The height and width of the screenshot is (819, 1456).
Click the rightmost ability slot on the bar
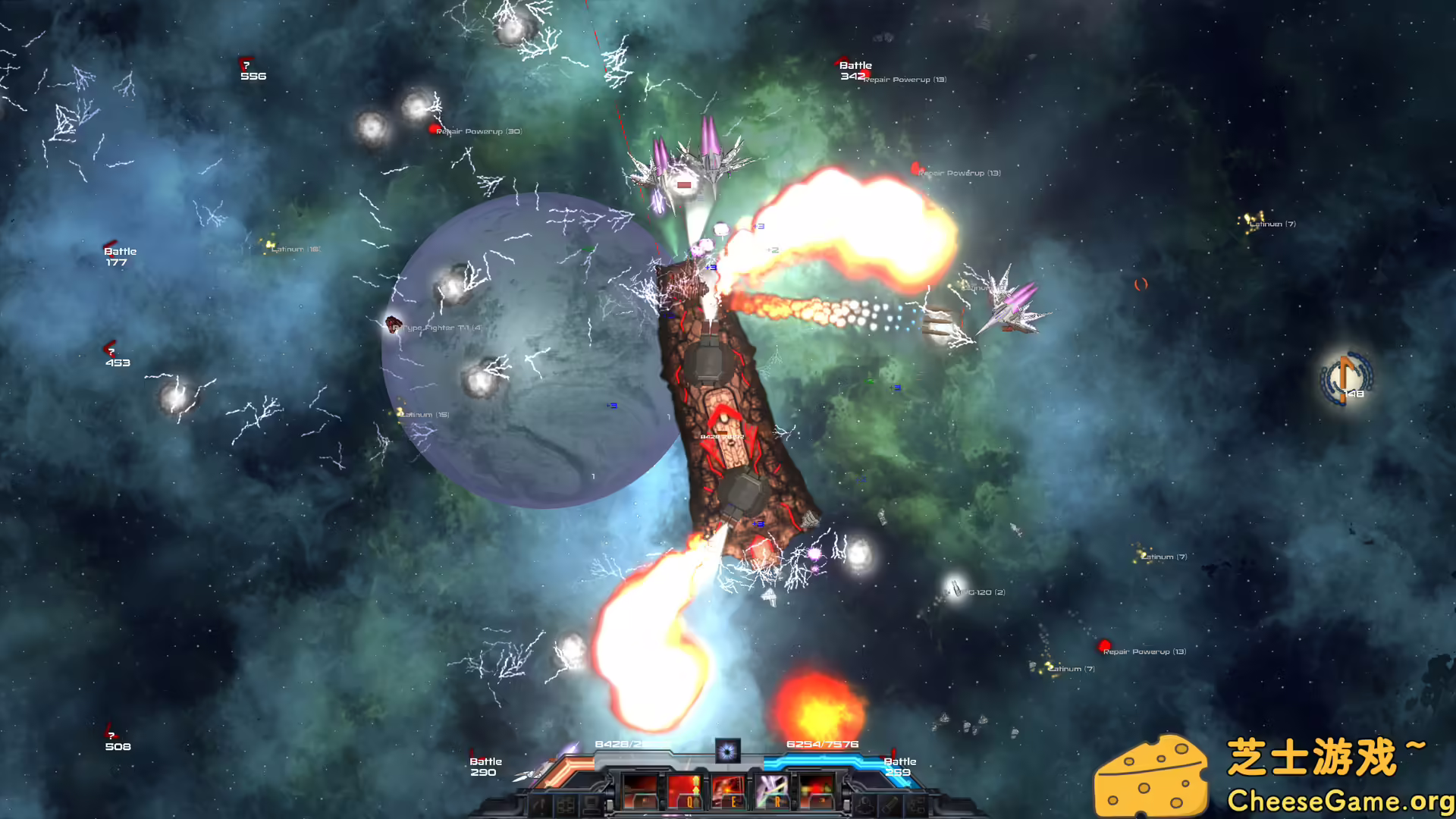tap(817, 791)
